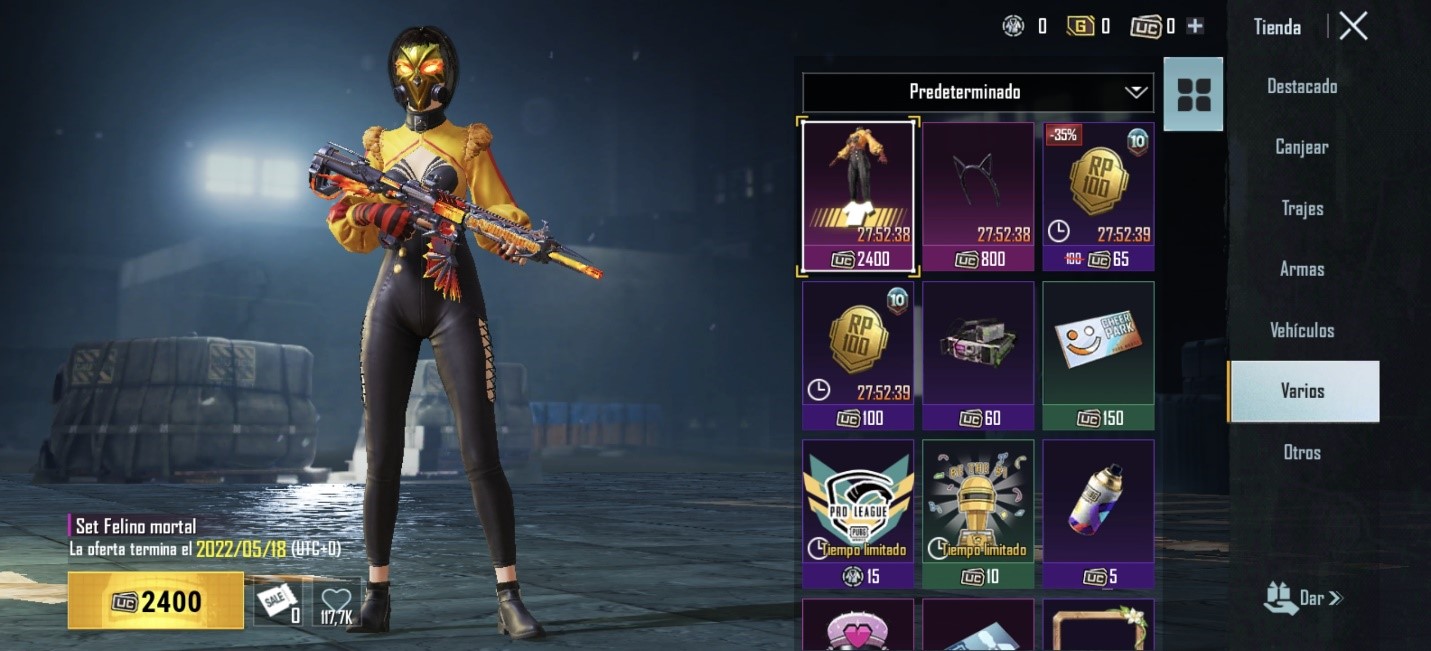Choose the crate item priced 60 UC

click(978, 355)
